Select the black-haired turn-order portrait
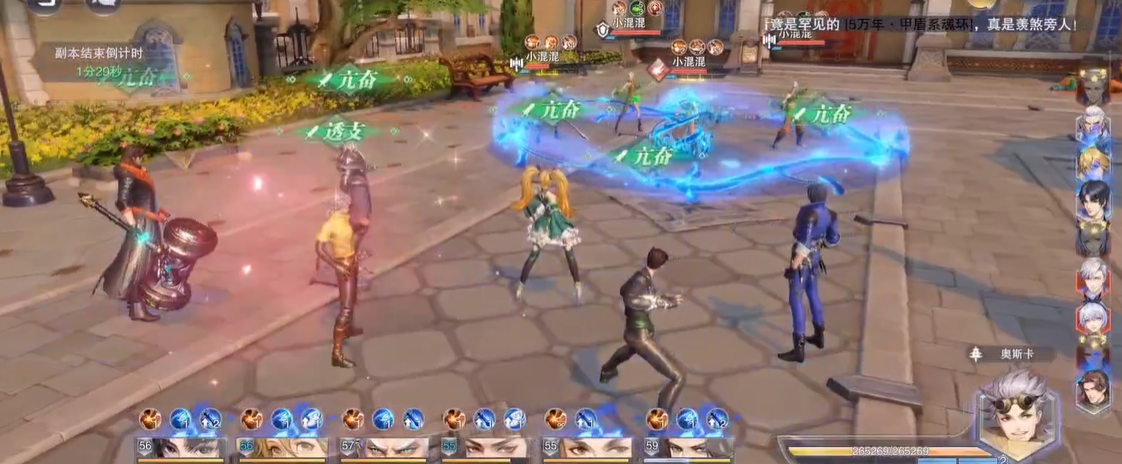 tap(1092, 200)
